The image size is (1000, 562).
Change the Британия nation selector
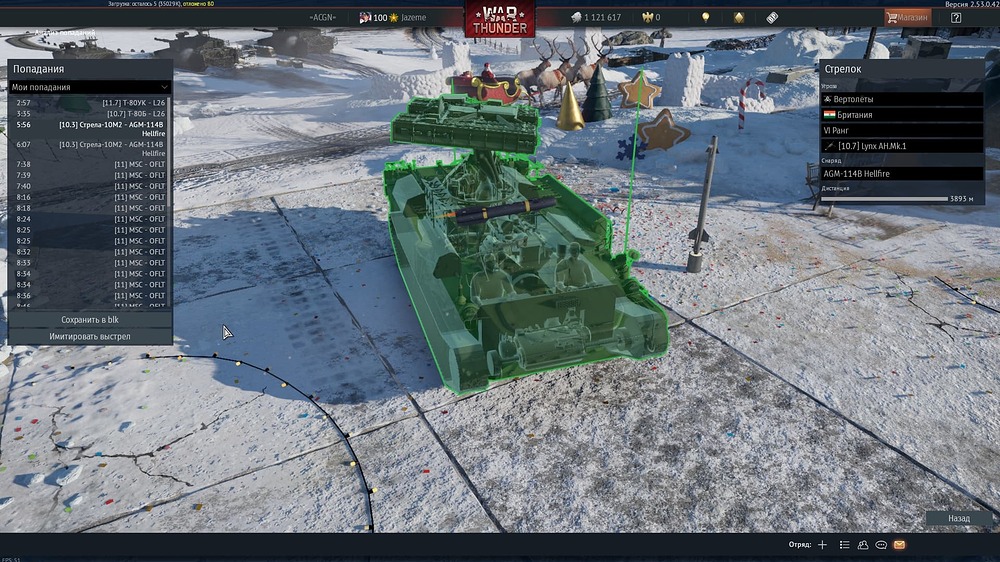click(902, 115)
